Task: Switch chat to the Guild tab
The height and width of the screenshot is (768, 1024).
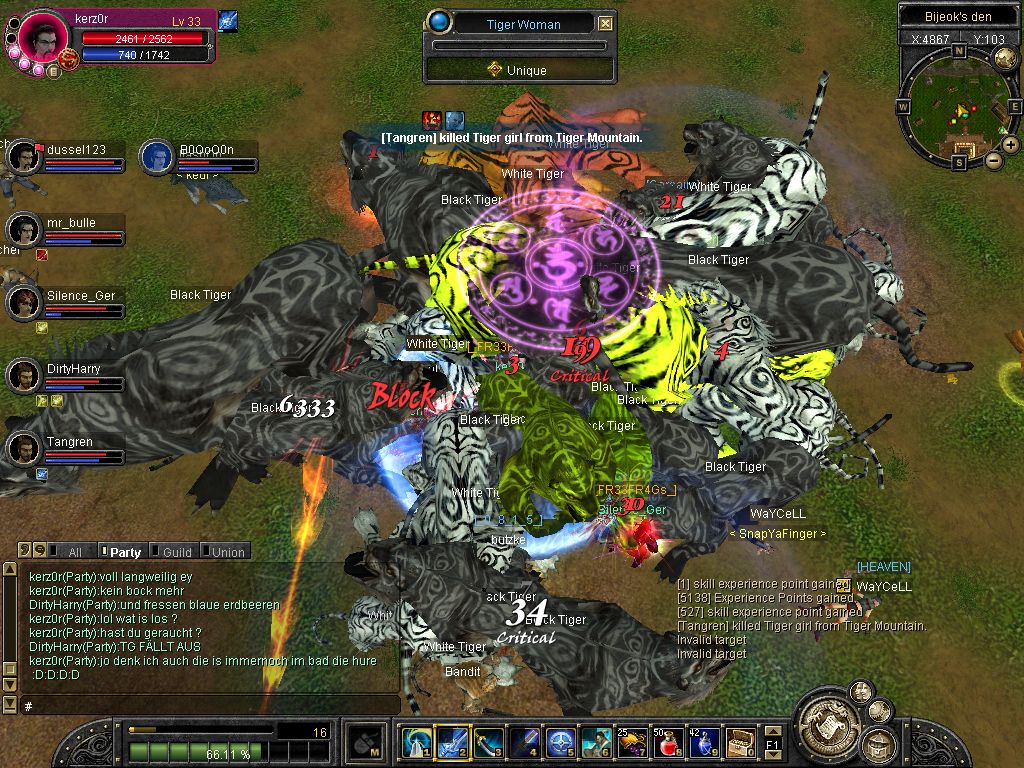Action: 176,551
